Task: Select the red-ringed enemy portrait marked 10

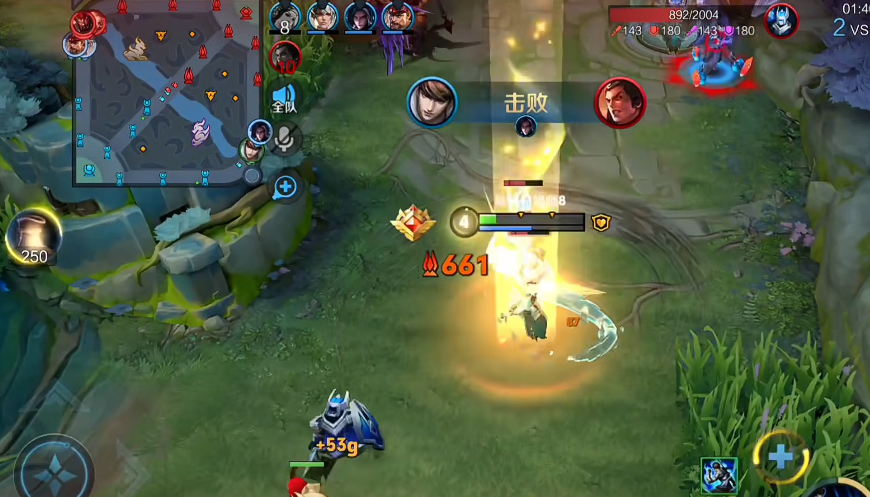Action: [x=285, y=56]
